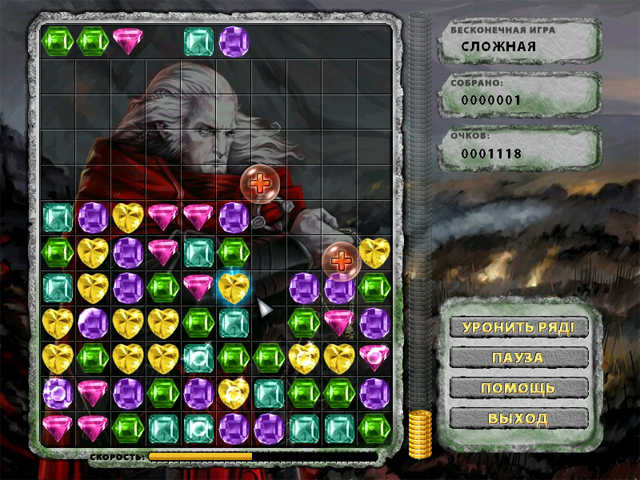640x480 pixels.
Task: Exit the game via Выход
Action: point(518,418)
